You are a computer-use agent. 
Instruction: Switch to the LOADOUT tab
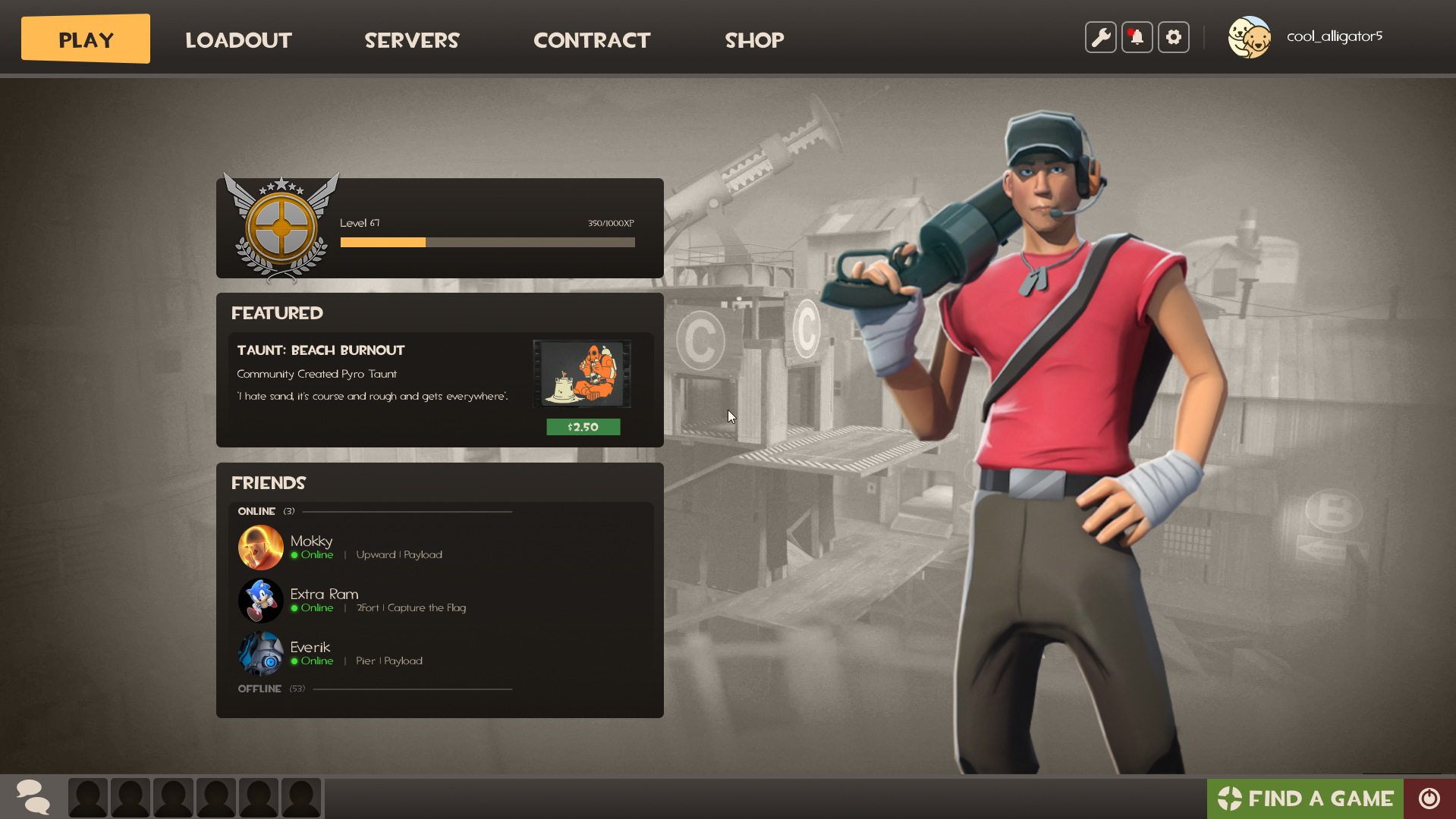238,40
